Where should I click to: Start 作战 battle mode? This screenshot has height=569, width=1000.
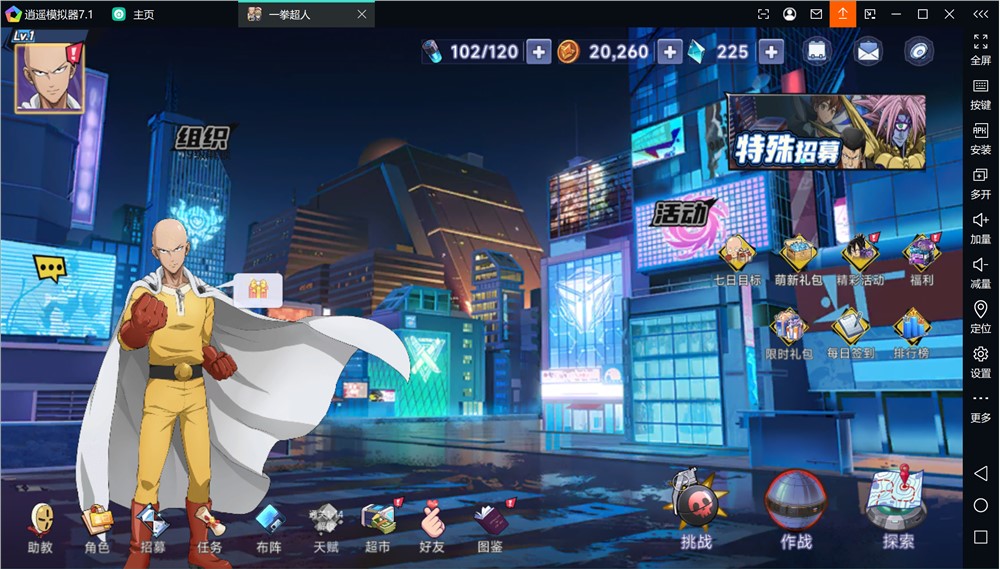pyautogui.click(x=796, y=505)
